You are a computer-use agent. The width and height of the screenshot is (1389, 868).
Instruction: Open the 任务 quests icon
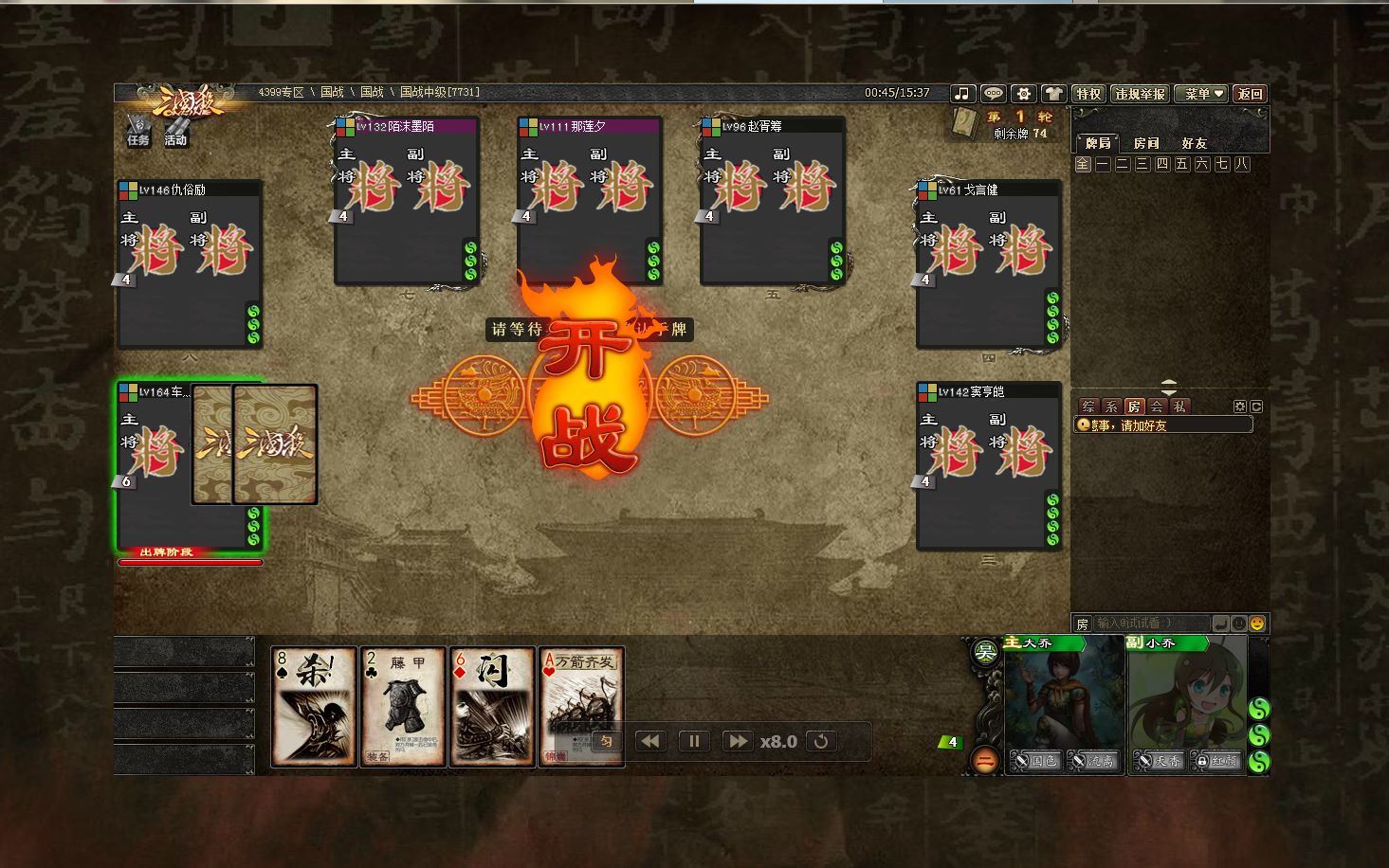[138, 131]
